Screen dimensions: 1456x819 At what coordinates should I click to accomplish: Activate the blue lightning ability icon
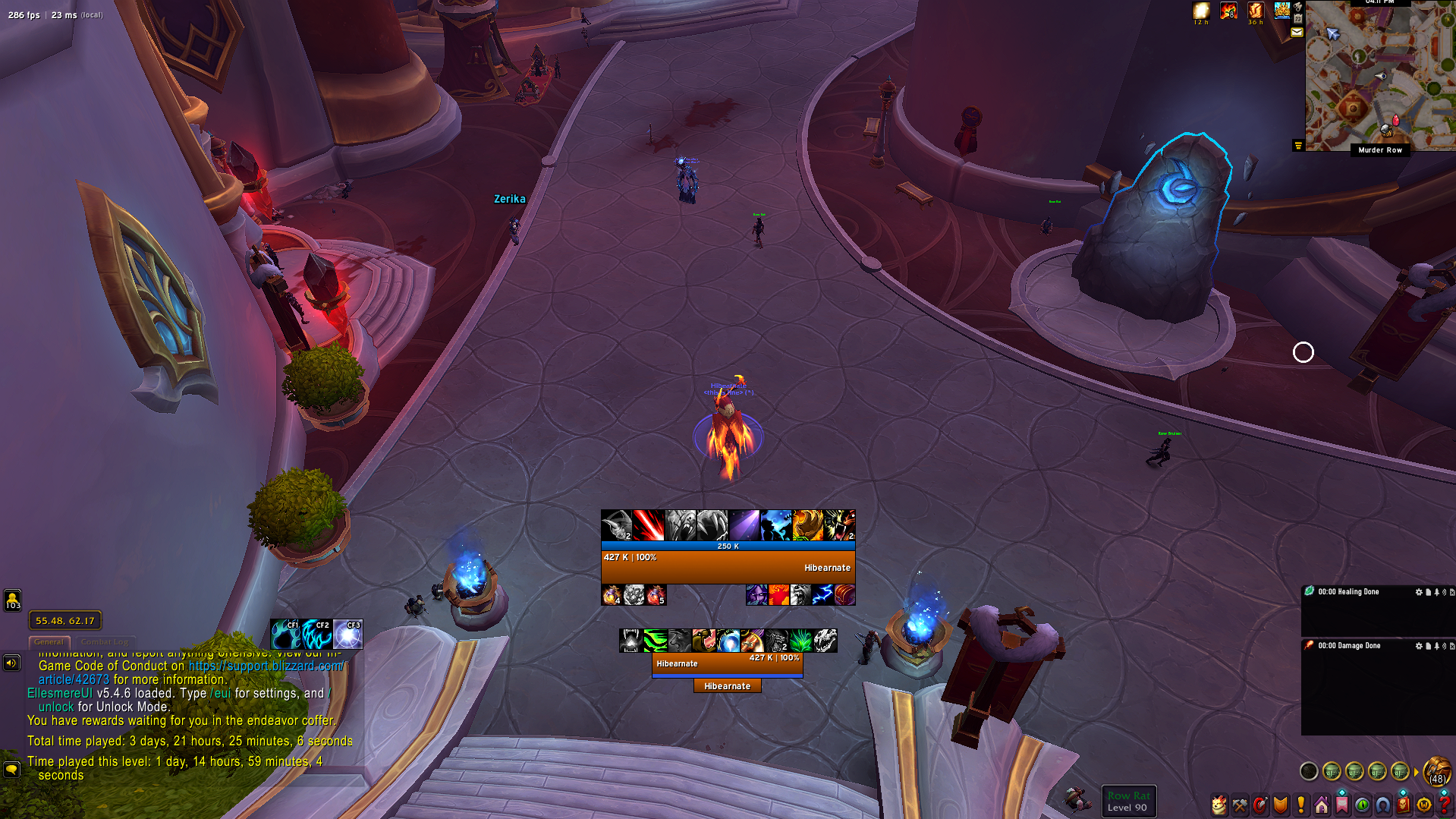pyautogui.click(x=822, y=595)
